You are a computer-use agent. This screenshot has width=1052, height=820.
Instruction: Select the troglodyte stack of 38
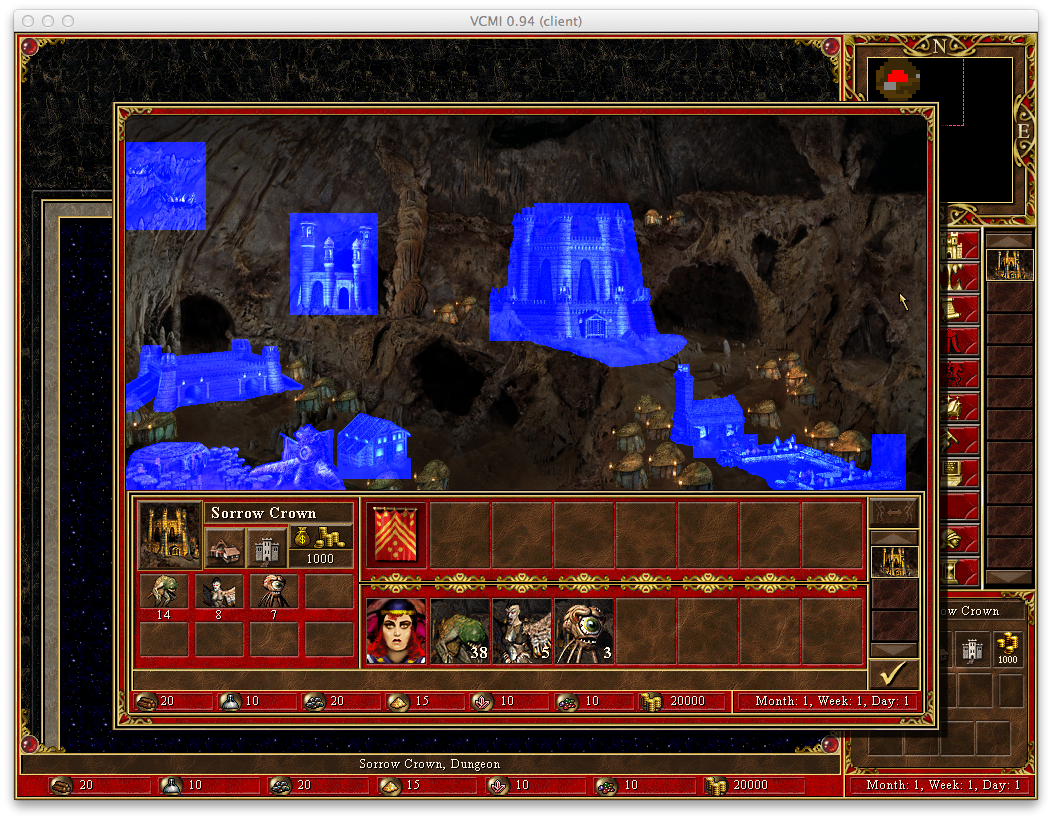coord(459,631)
